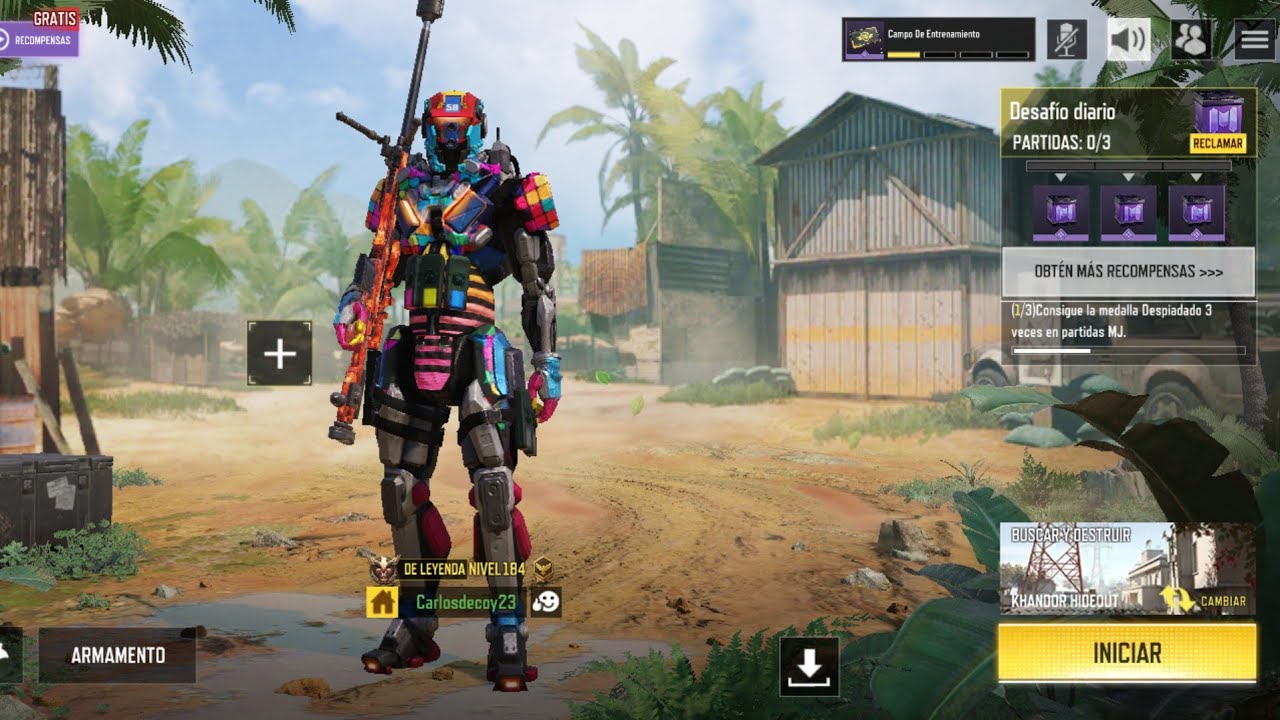Click the yellow house icon by player name
Image resolution: width=1280 pixels, height=720 pixels.
(x=382, y=602)
